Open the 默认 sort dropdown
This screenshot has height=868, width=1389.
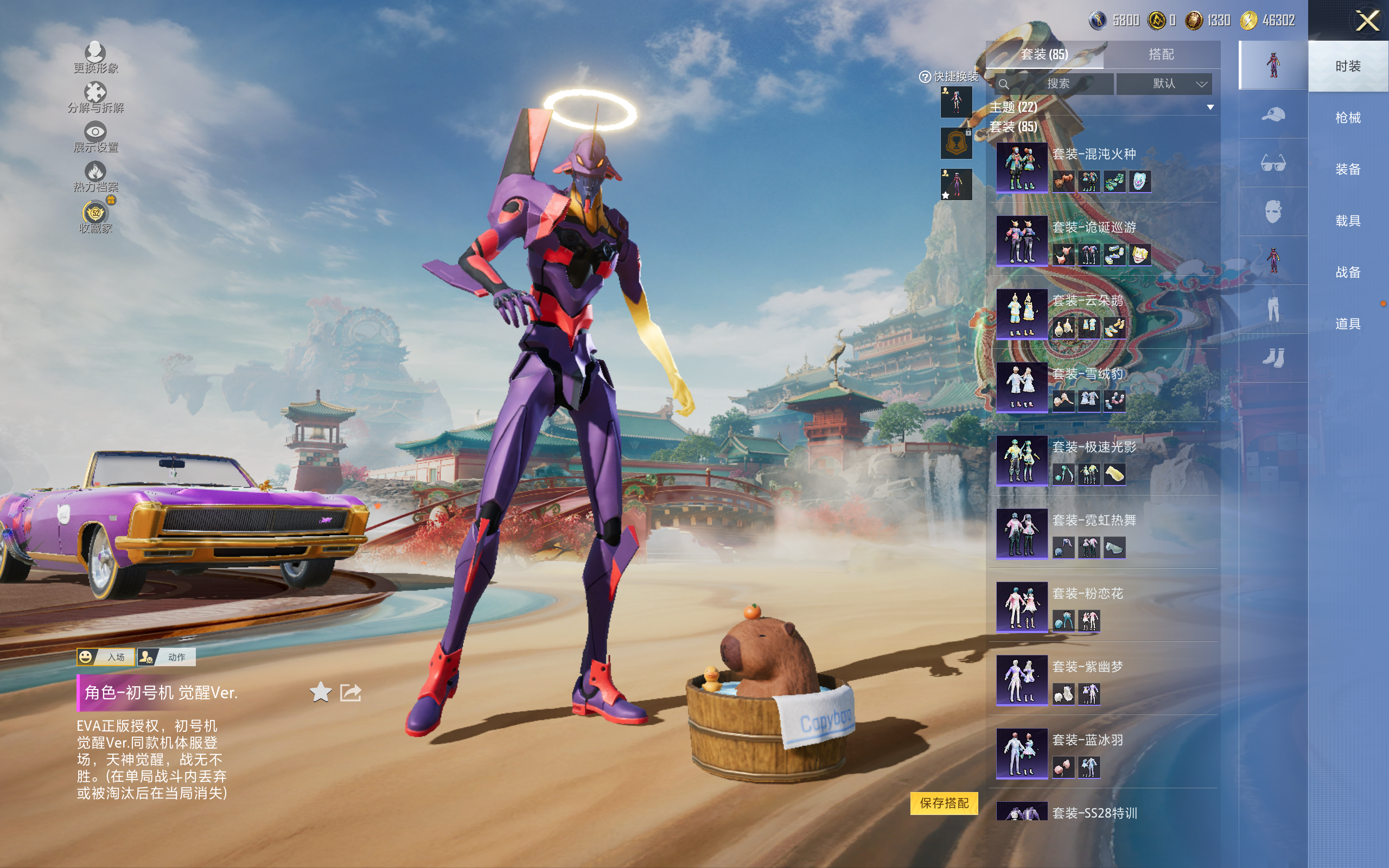(1171, 84)
